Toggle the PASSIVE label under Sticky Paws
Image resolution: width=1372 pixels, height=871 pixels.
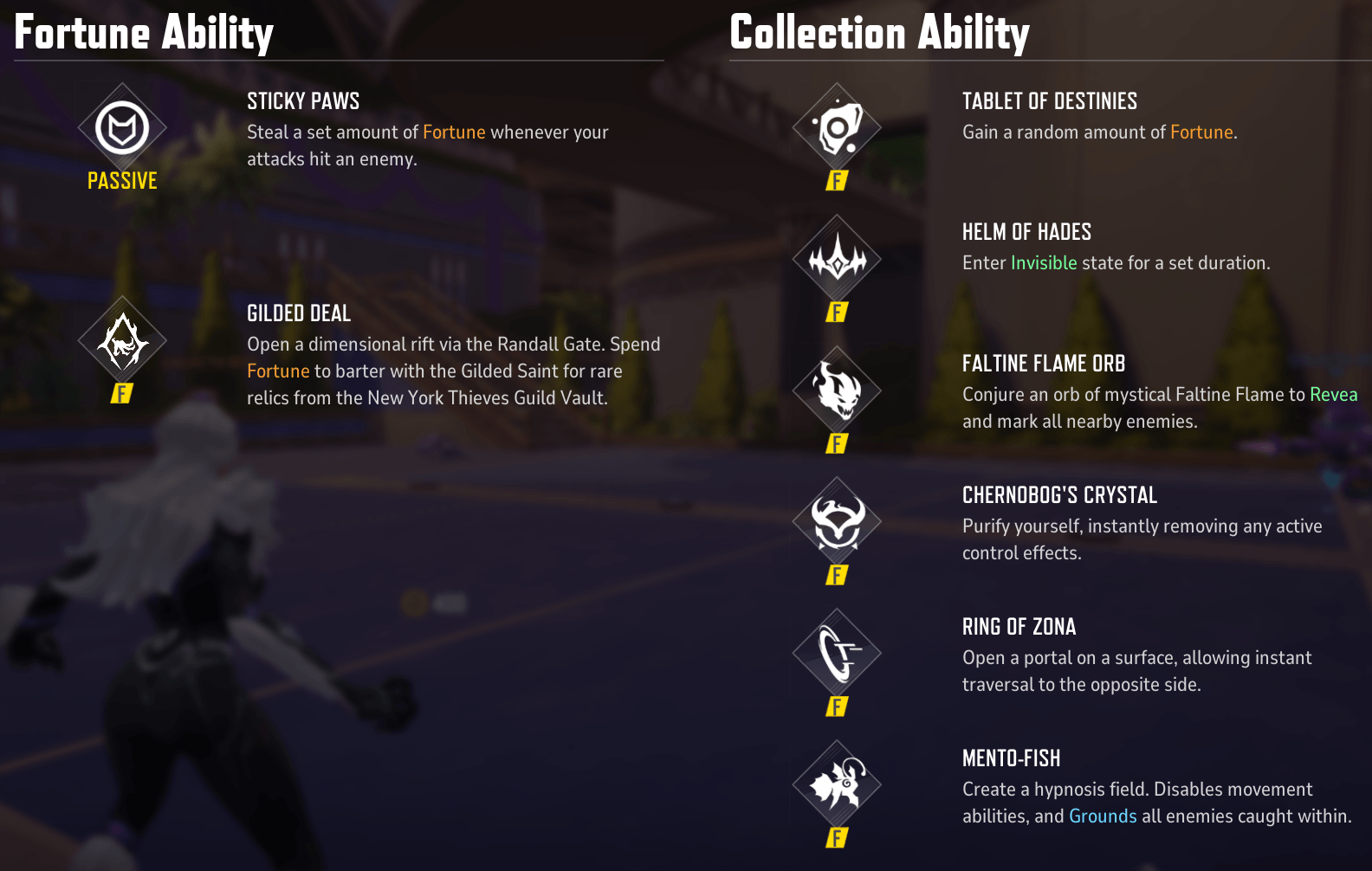tap(121, 181)
